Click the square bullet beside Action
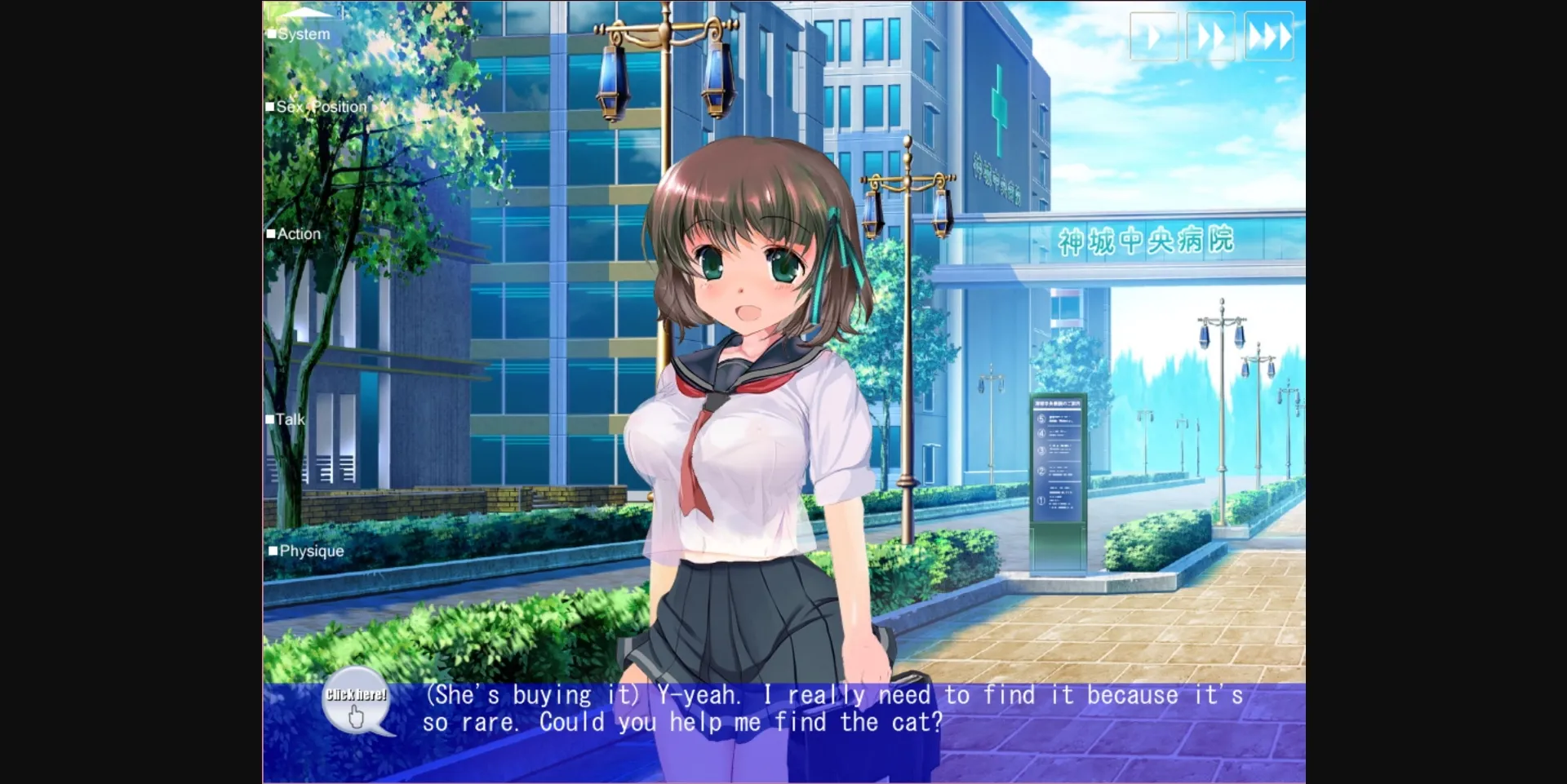The image size is (1567, 784). pyautogui.click(x=273, y=233)
